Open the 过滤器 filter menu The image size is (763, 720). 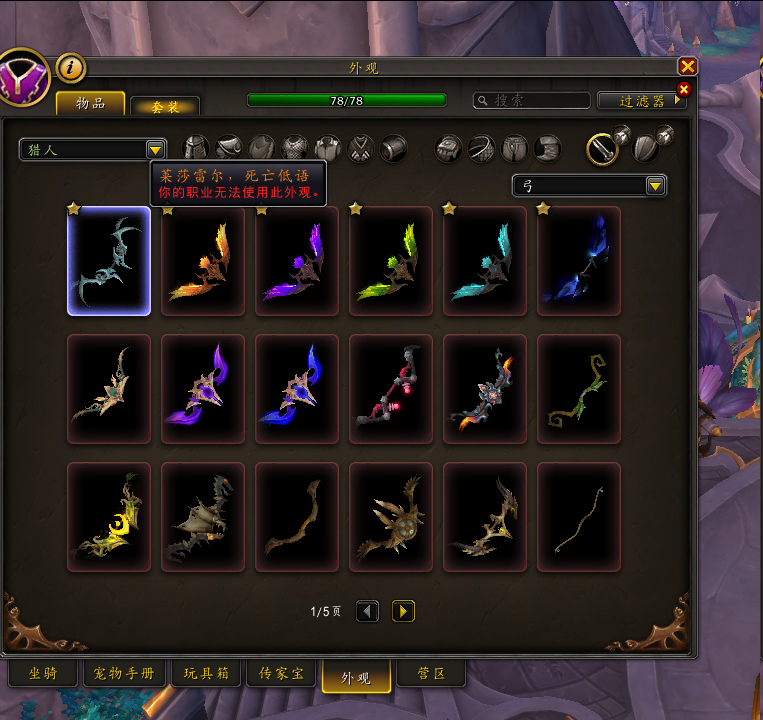[x=642, y=101]
